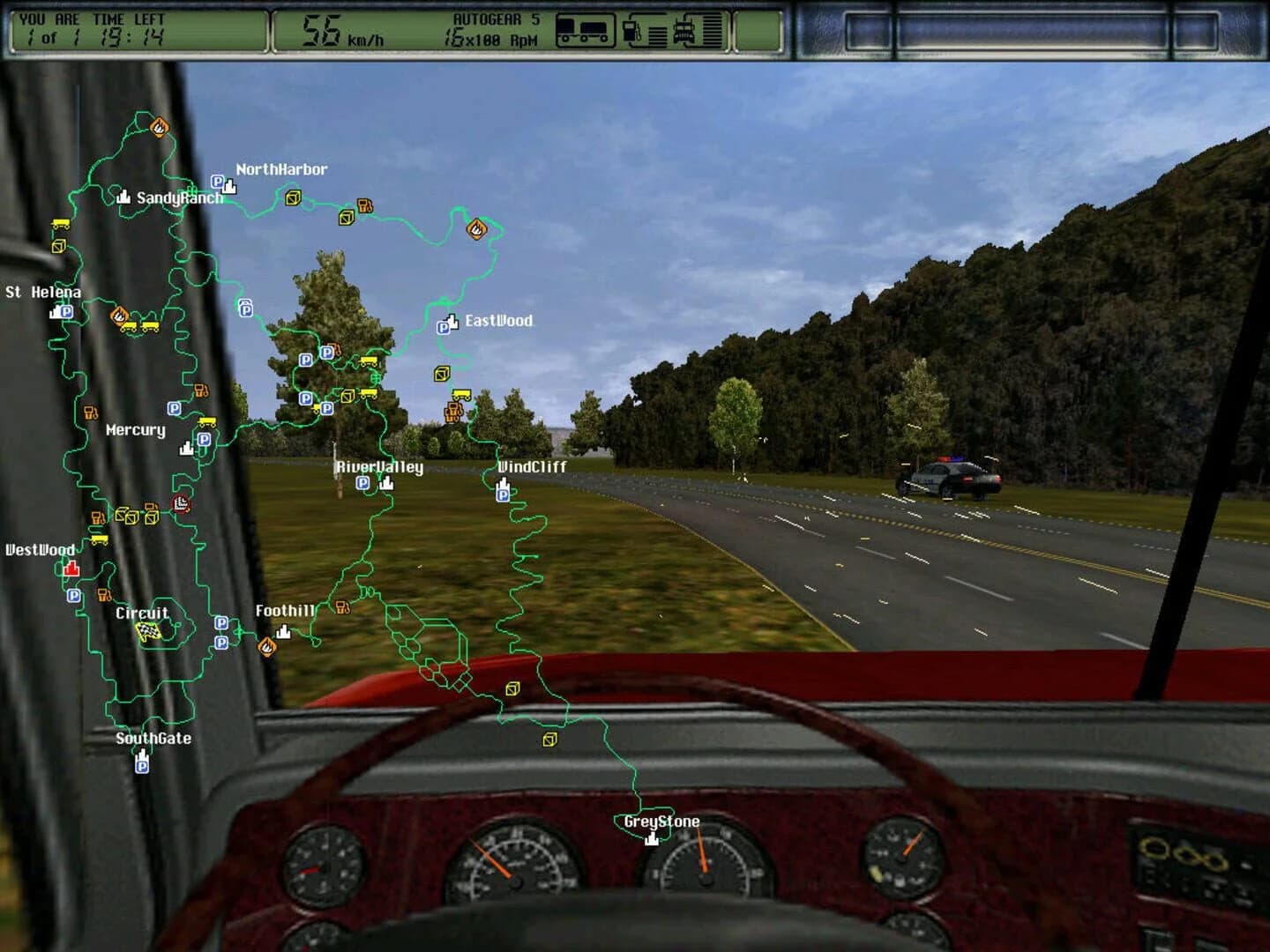Toggle the parking marker at SouthGate
The width and height of the screenshot is (1270, 952).
tap(139, 769)
